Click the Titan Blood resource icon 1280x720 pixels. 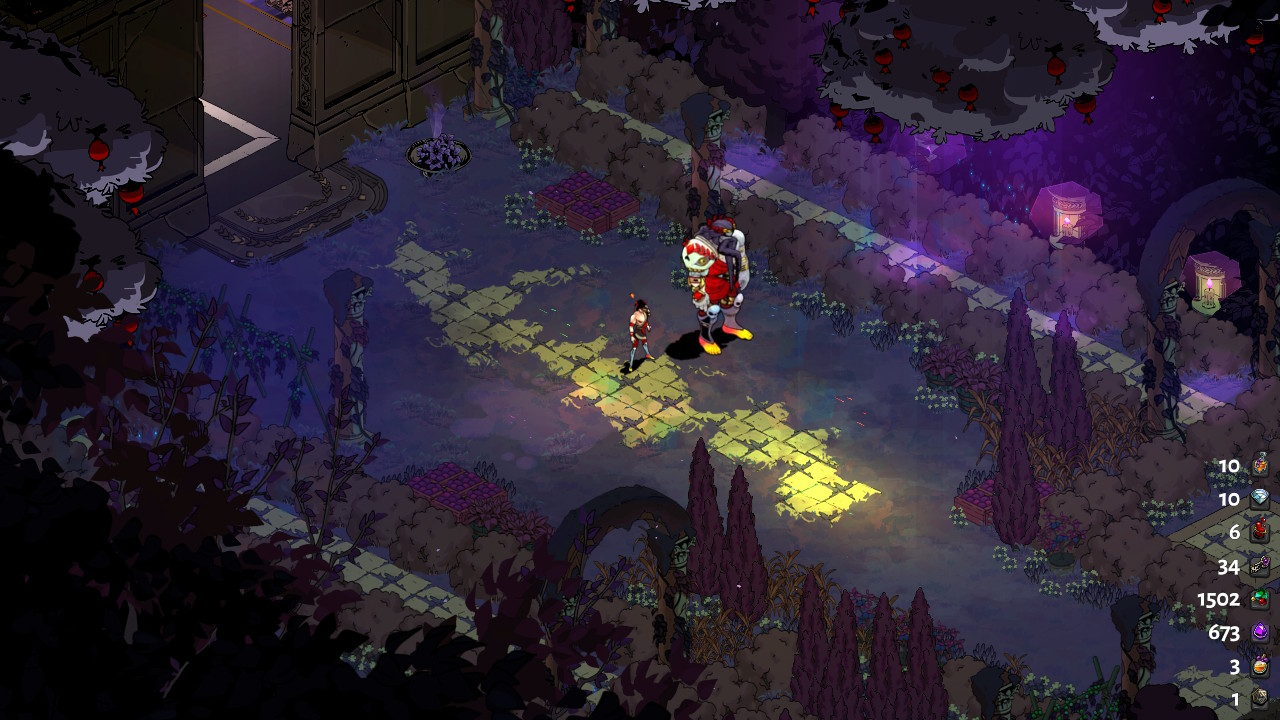click(x=1260, y=532)
